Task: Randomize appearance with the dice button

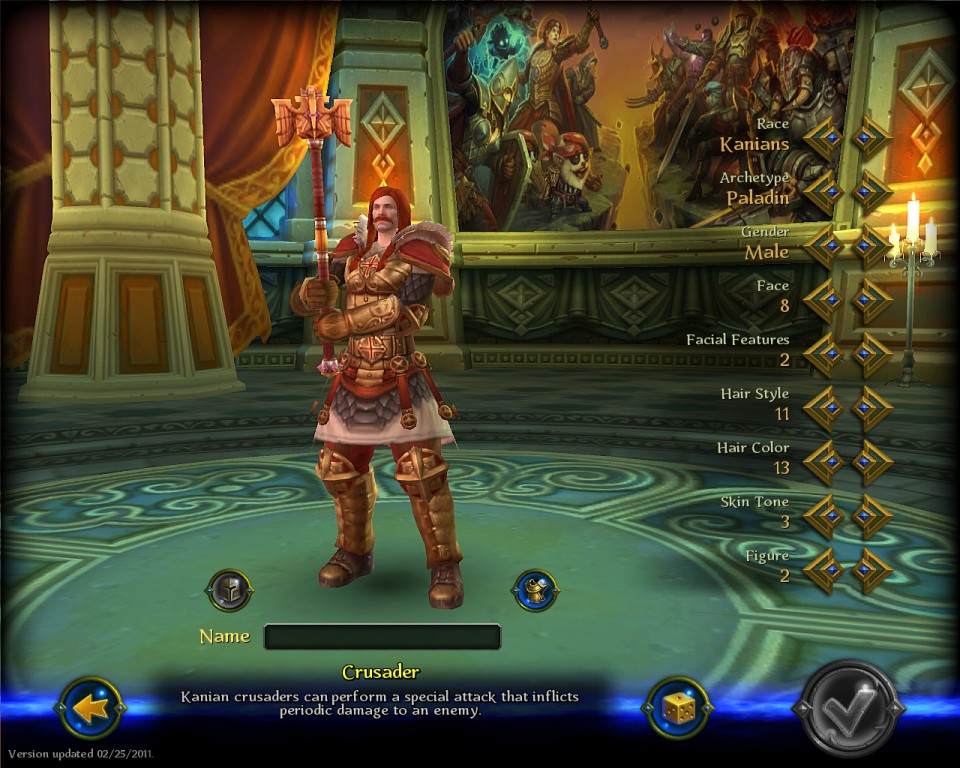Action: (x=677, y=708)
